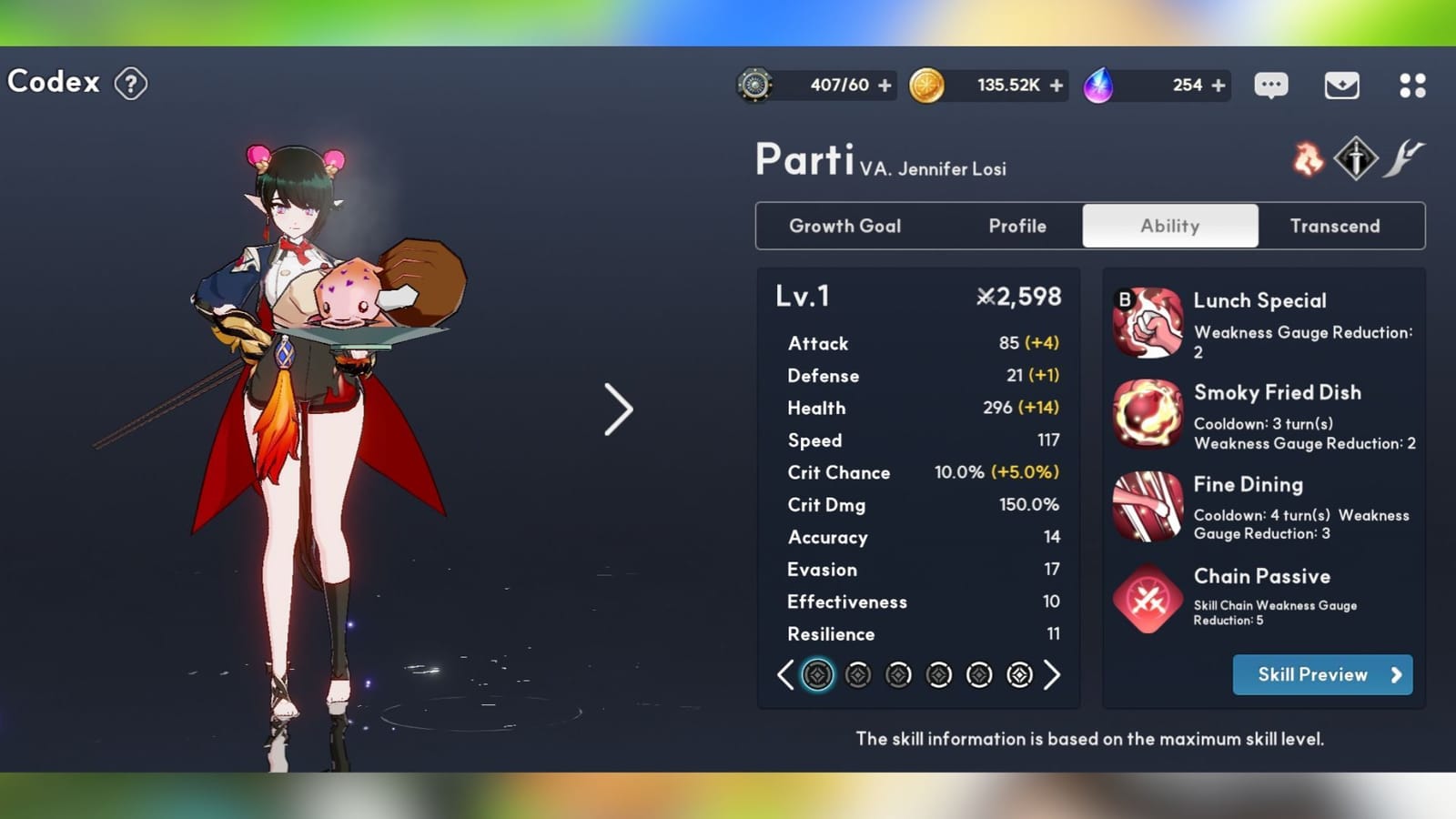Click the left chevron beside the ascension nodes
1456x819 pixels.
(x=785, y=675)
